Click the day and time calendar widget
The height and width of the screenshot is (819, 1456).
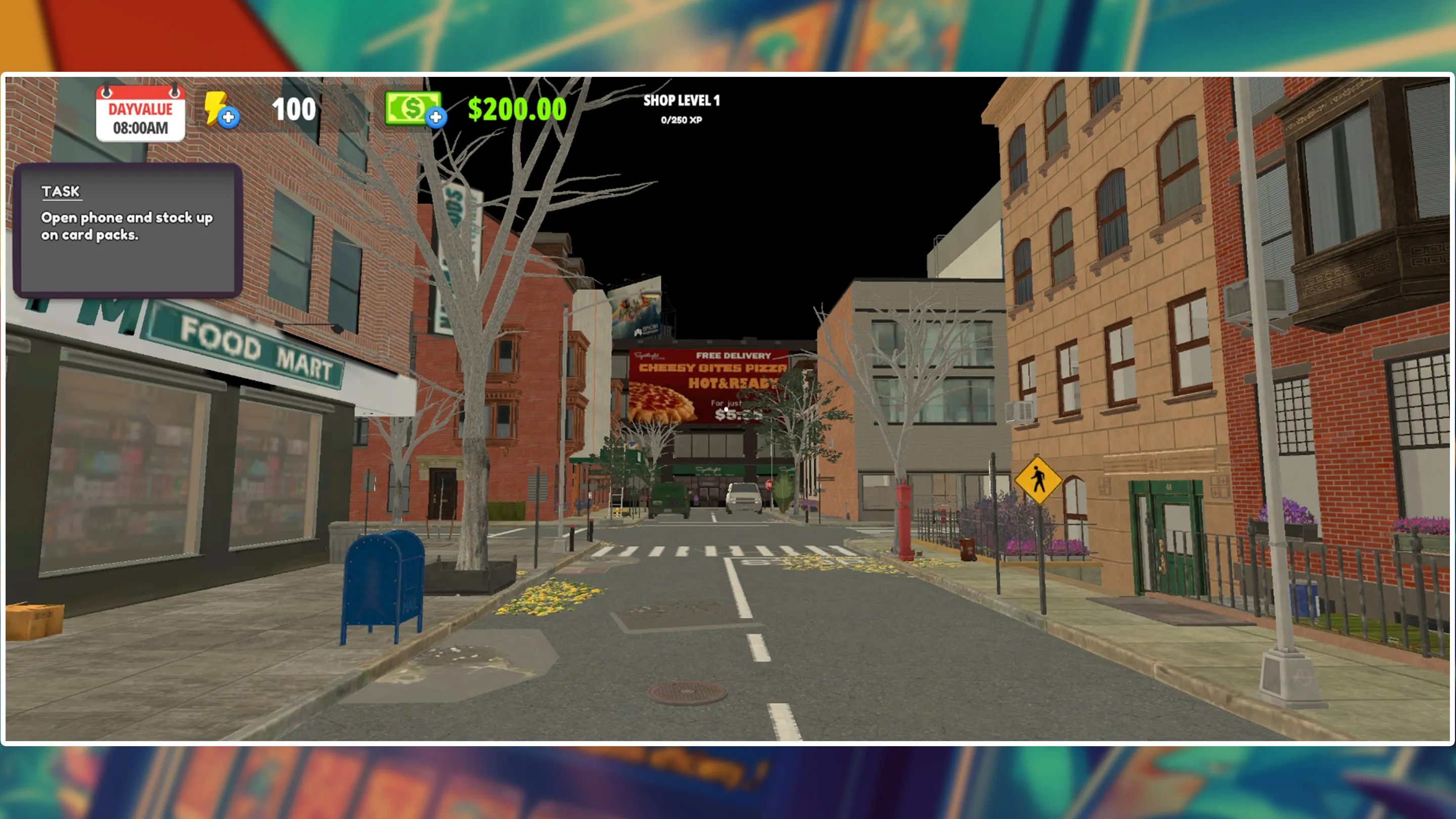tap(140, 114)
